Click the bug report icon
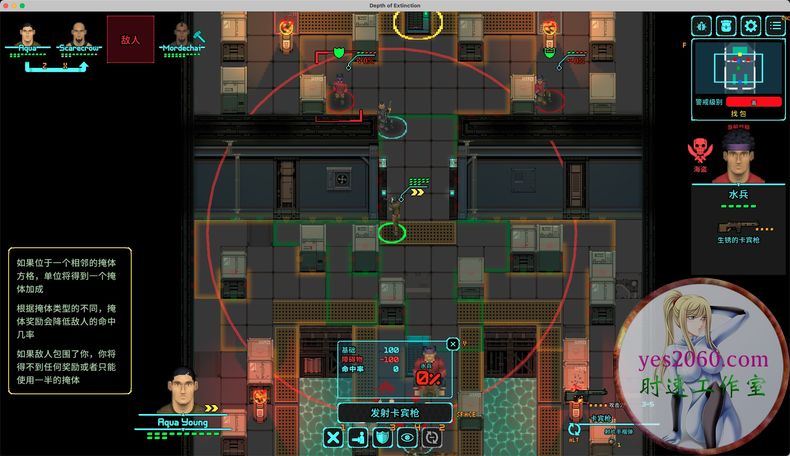This screenshot has width=790, height=456. (x=701, y=27)
